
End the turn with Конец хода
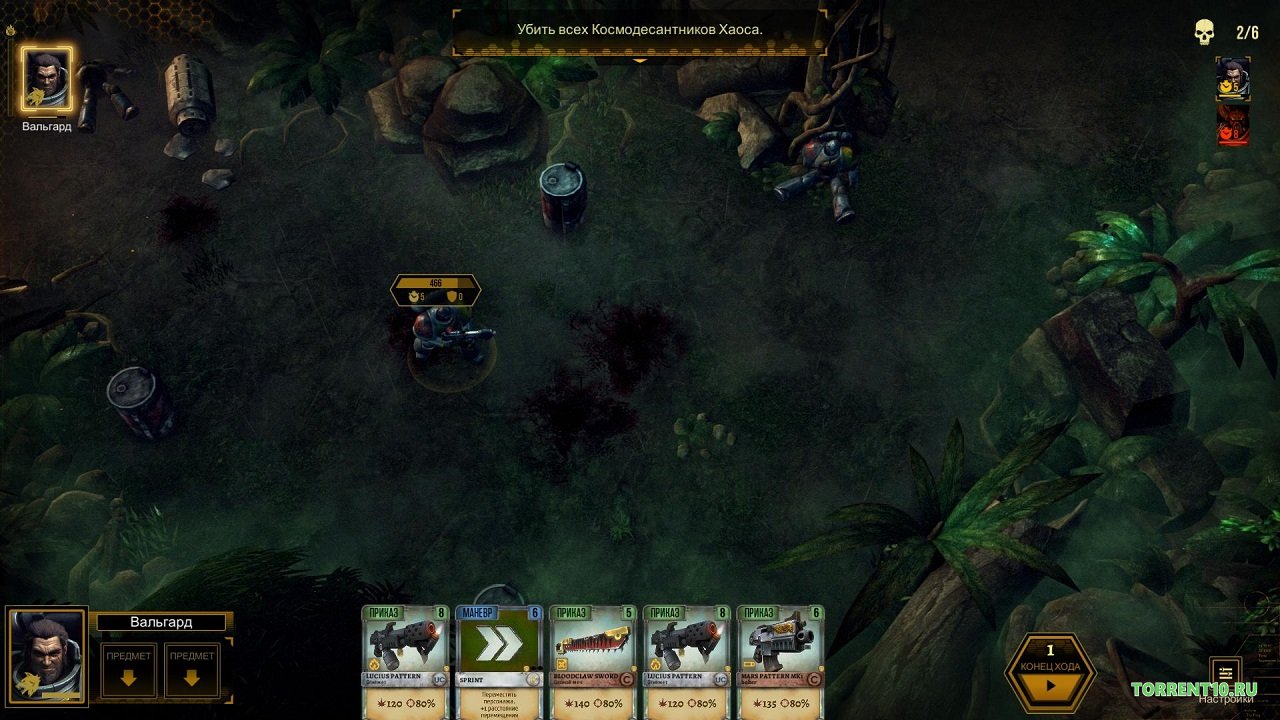tap(1050, 672)
